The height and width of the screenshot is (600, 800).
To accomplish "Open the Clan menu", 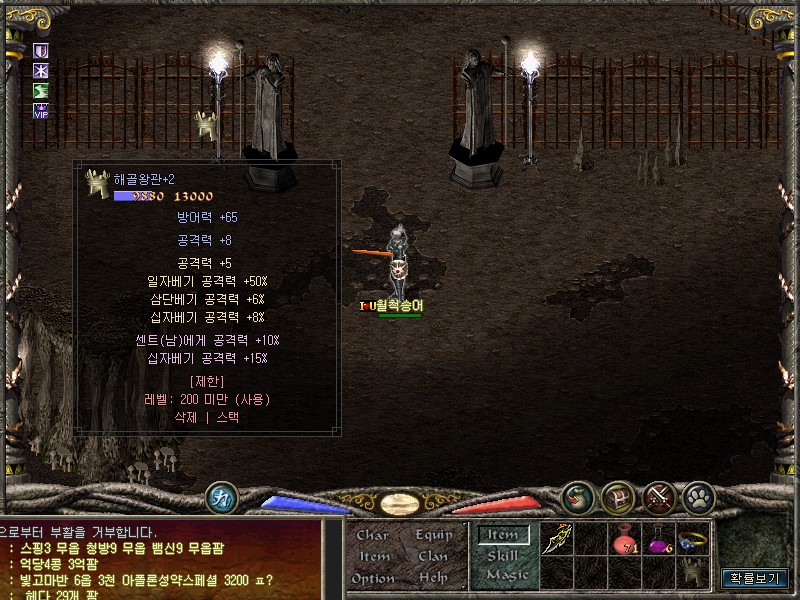I will (434, 556).
